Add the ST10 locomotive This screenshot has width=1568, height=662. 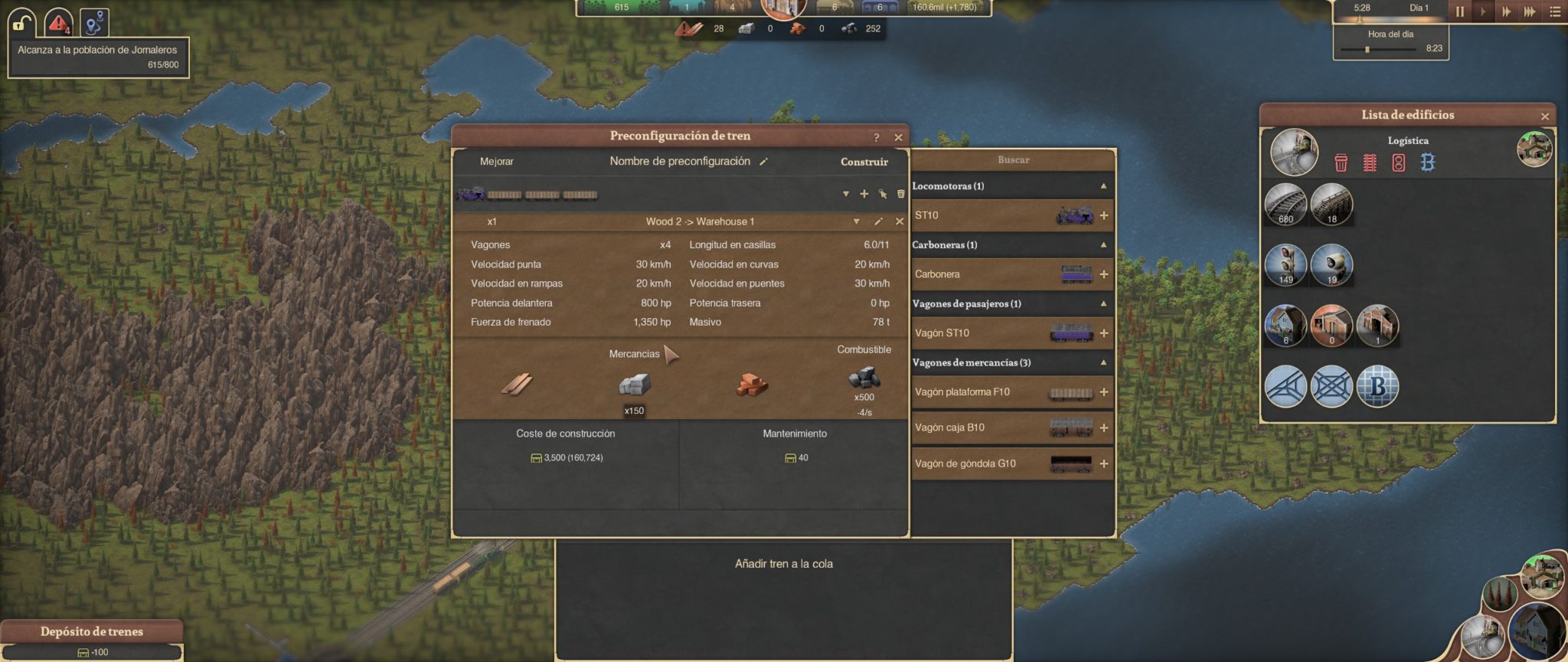click(x=1104, y=216)
